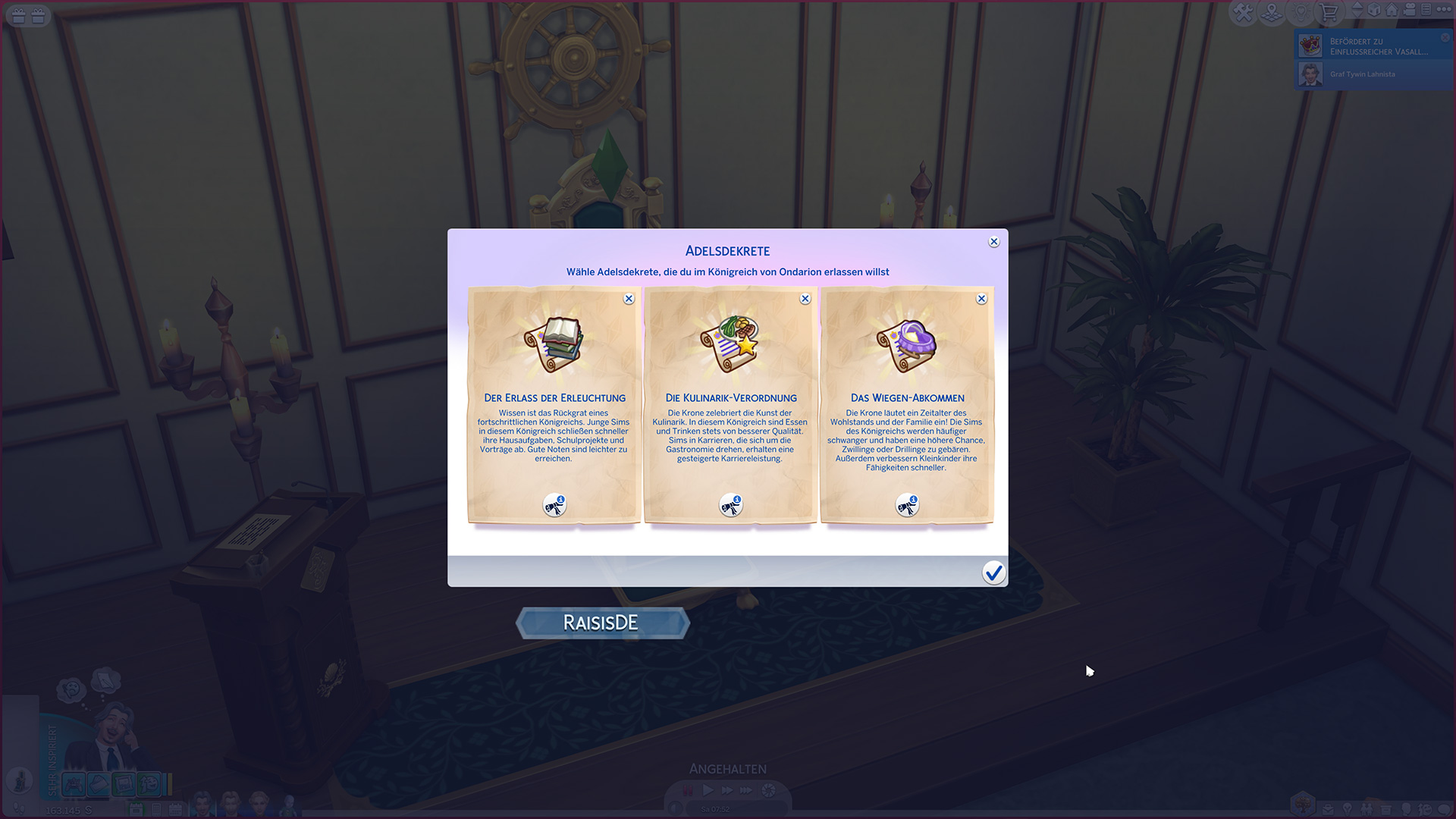Click the telescope icon under Erlass der Erleuchtung
The image size is (1456, 819).
click(554, 505)
